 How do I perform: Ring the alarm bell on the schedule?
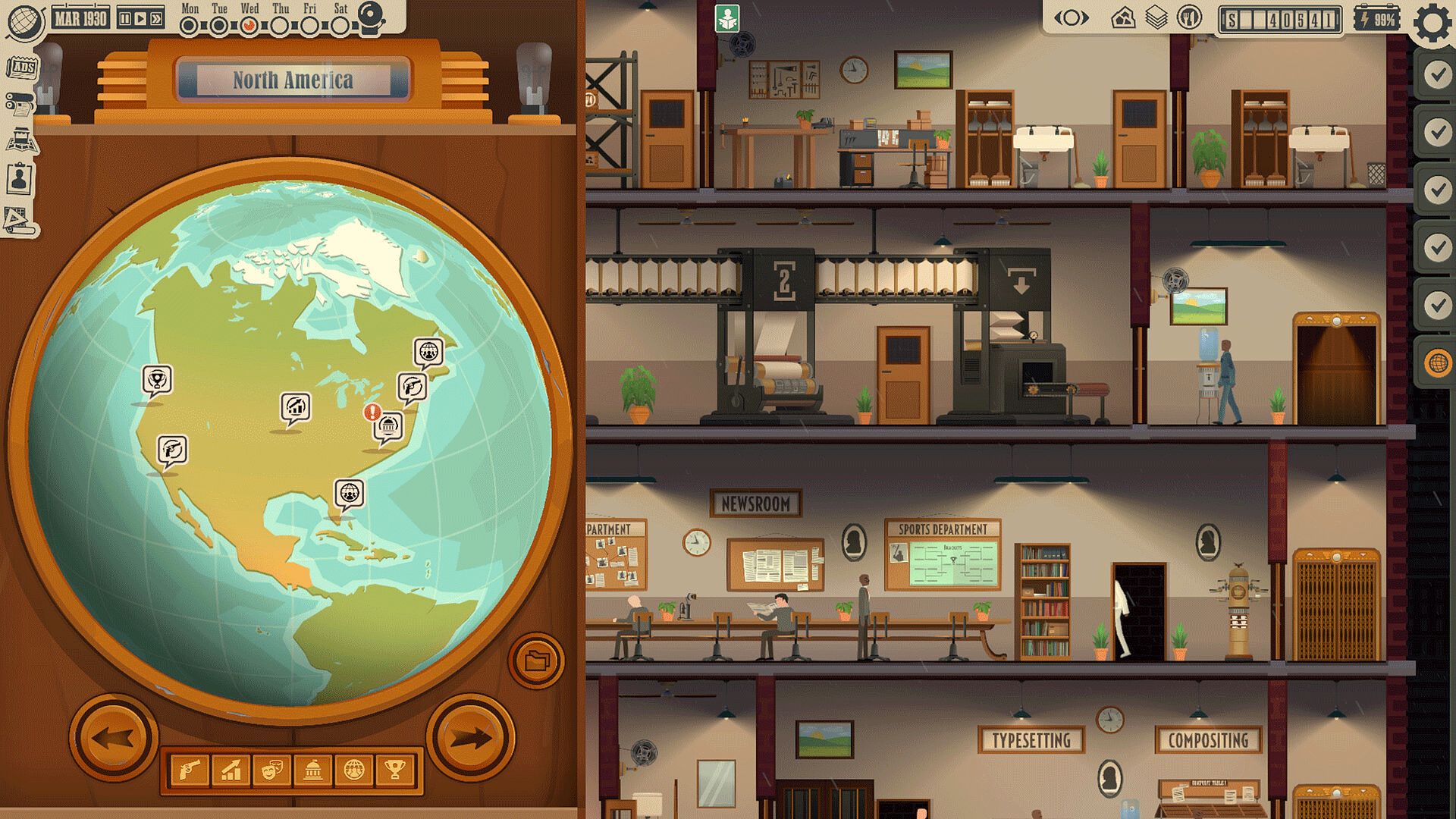tap(371, 15)
